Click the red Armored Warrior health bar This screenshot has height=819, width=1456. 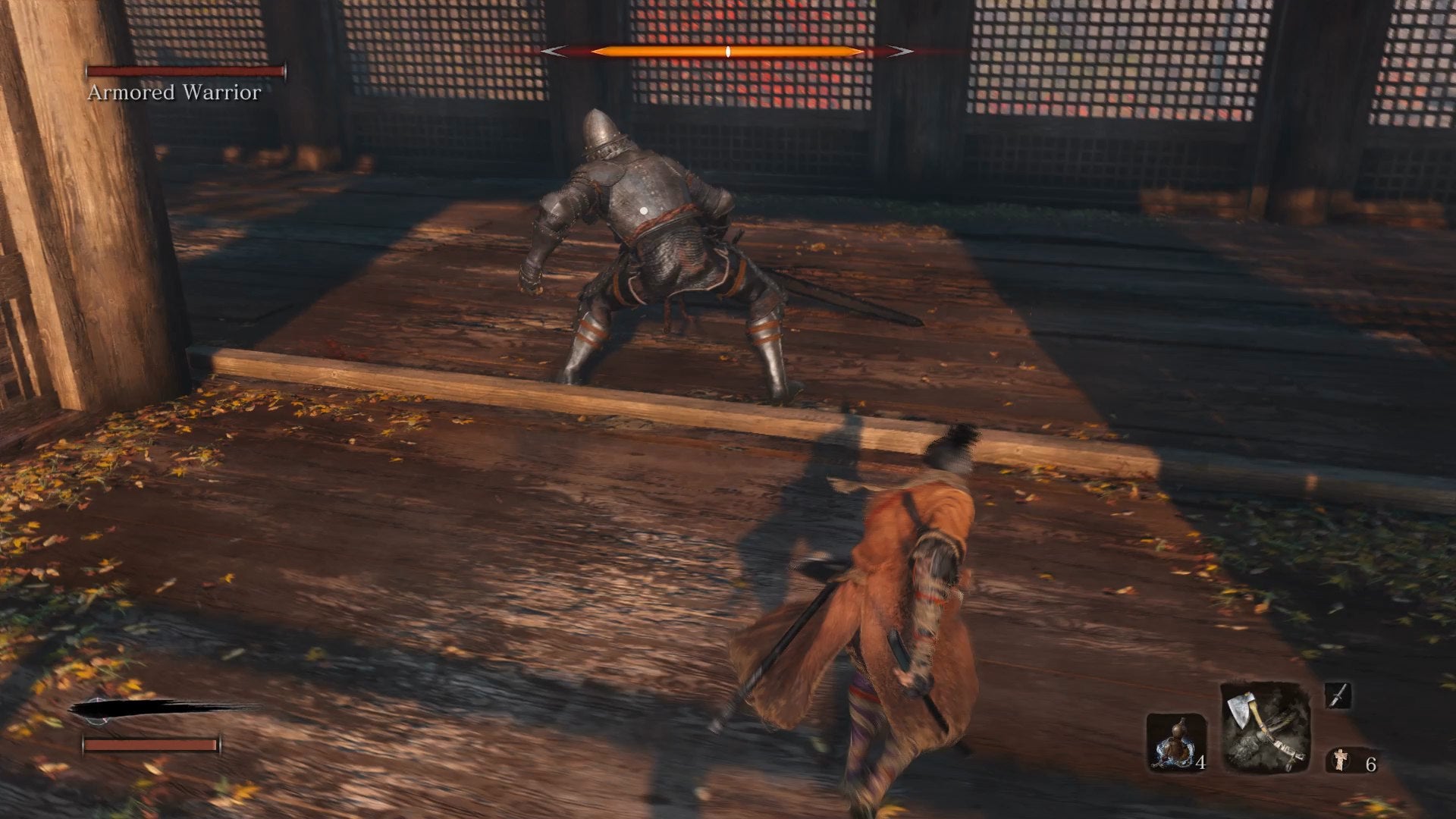186,72
